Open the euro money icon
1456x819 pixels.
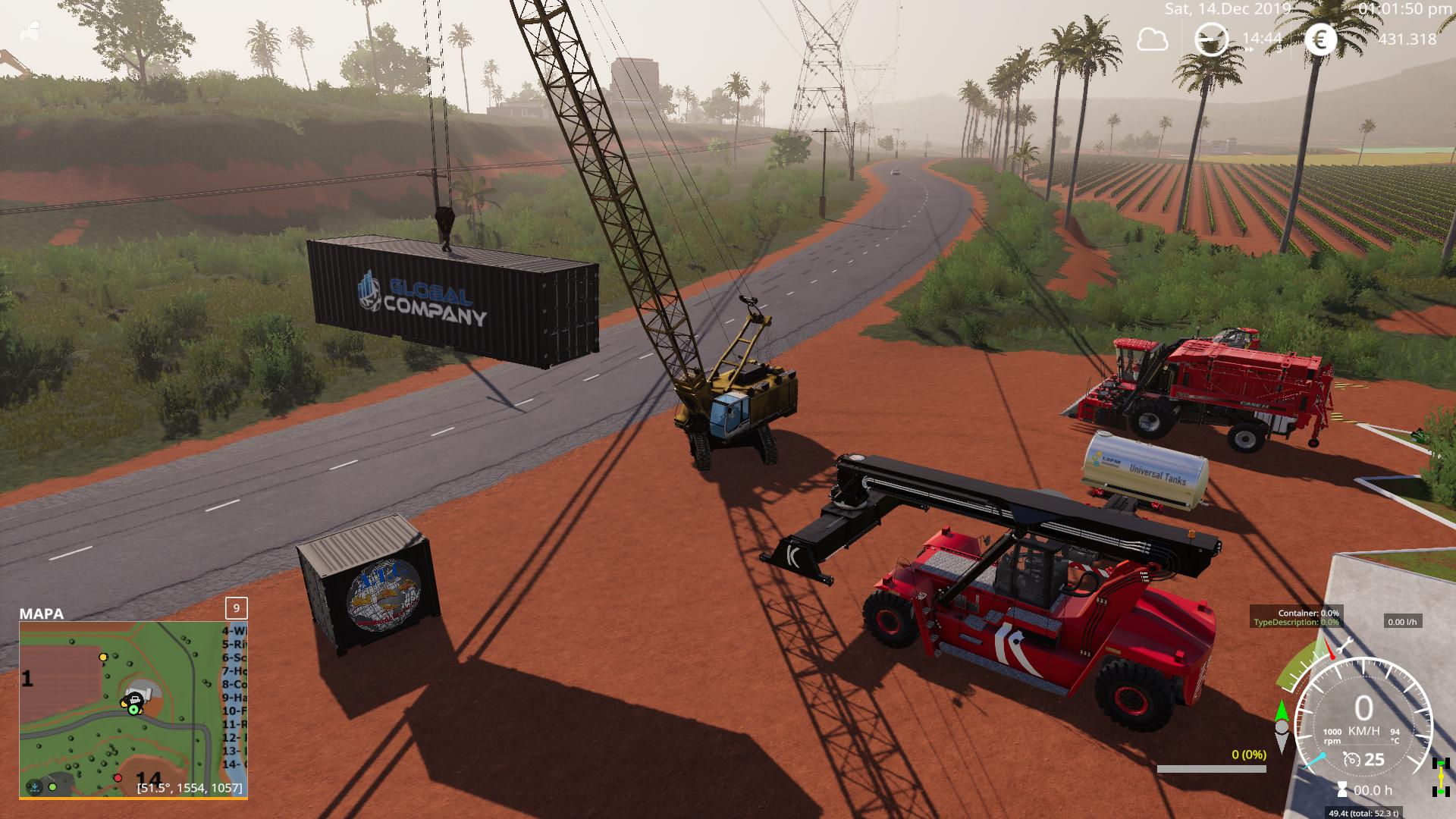[x=1320, y=39]
